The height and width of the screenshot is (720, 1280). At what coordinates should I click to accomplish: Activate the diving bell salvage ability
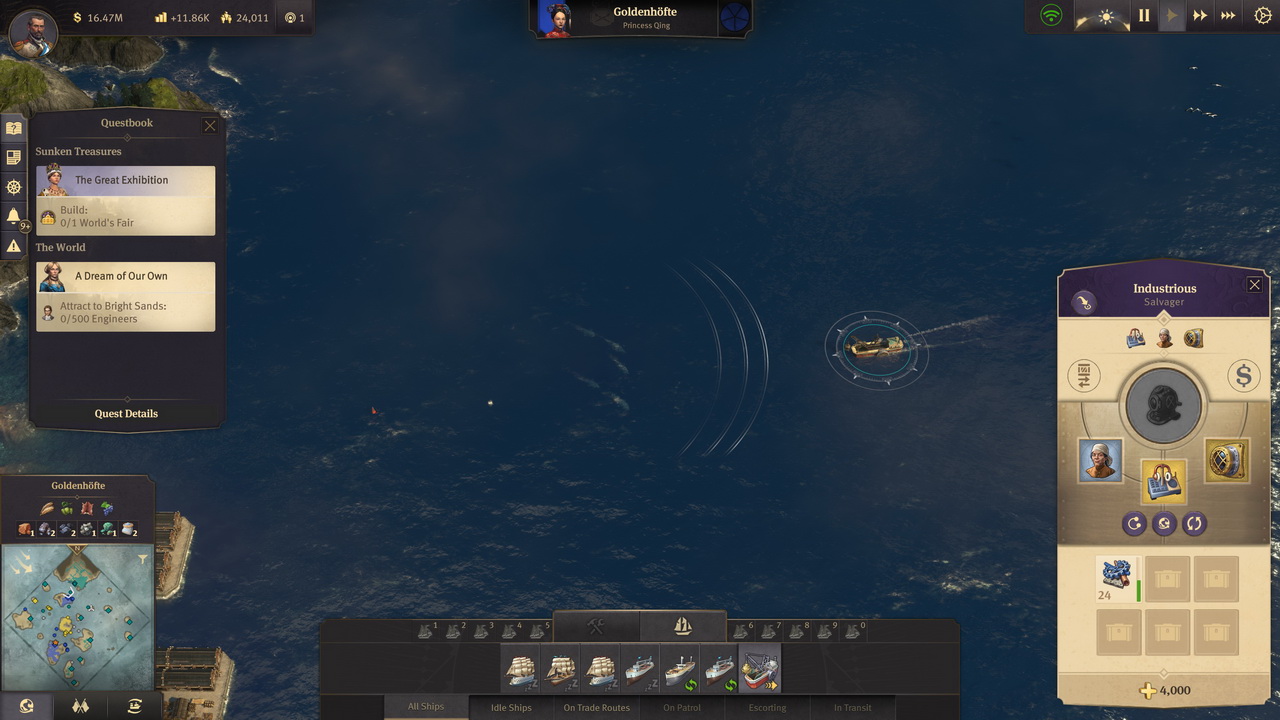tap(1163, 407)
